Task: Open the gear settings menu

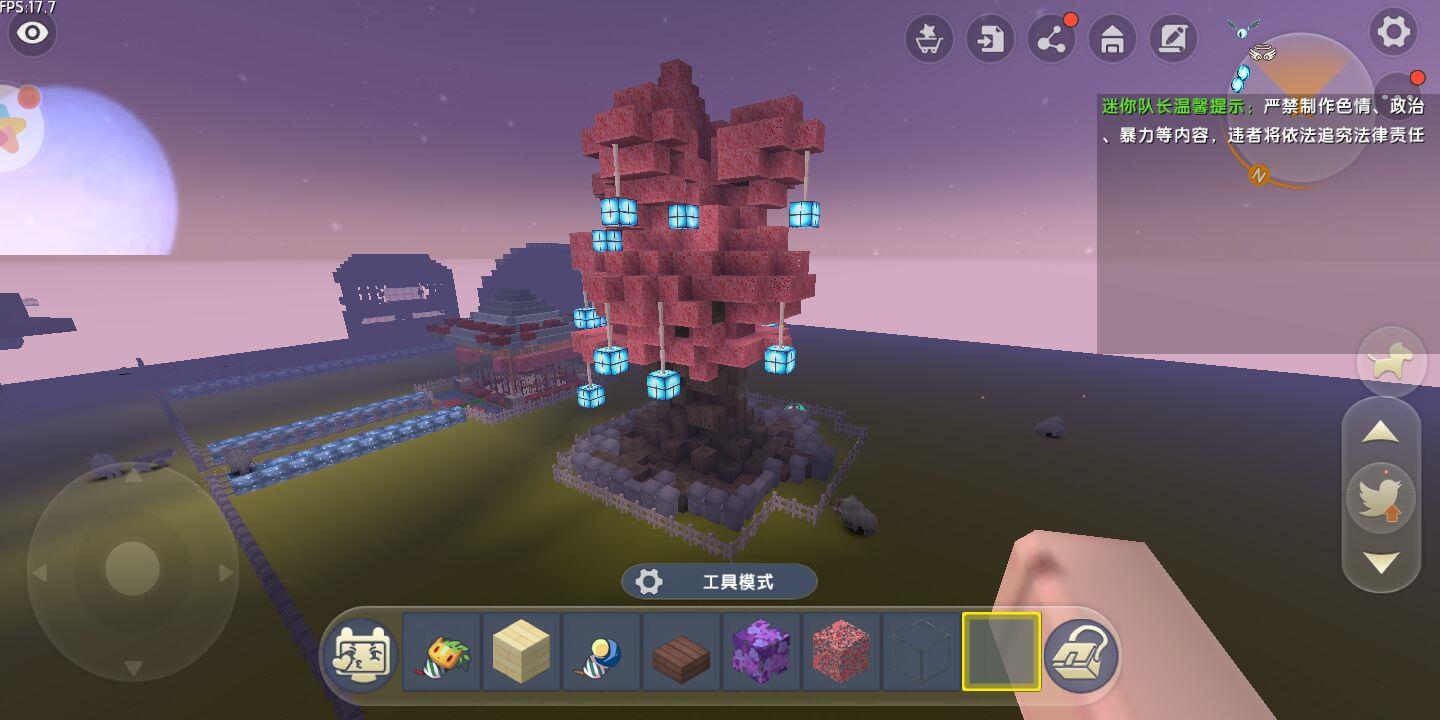Action: pyautogui.click(x=1393, y=33)
